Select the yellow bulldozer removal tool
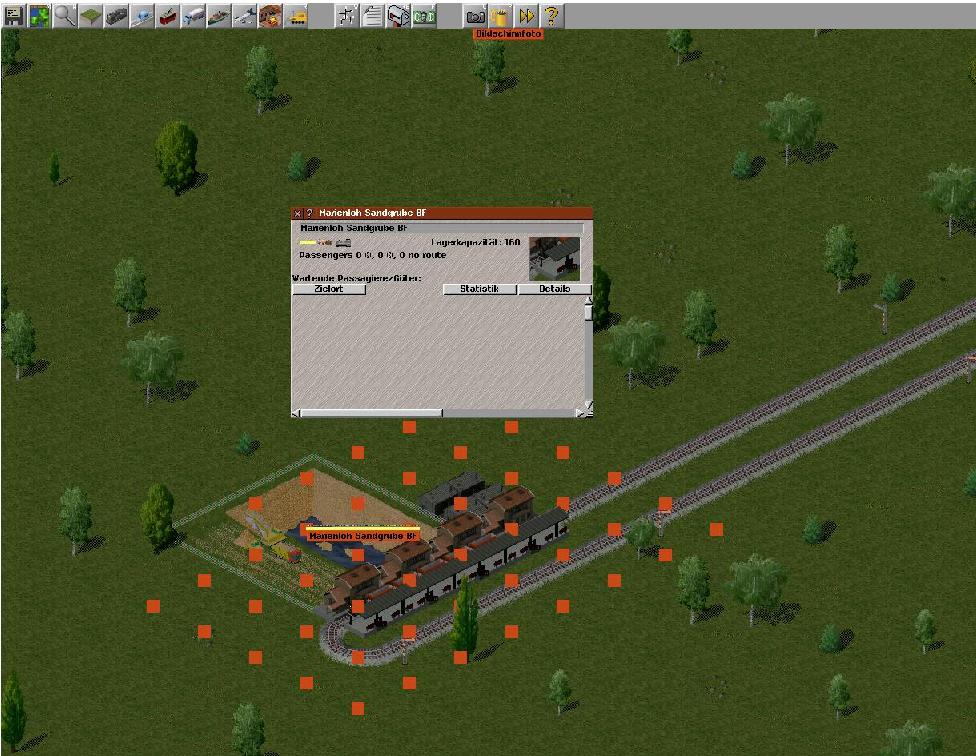The width and height of the screenshot is (976, 756). [x=296, y=15]
